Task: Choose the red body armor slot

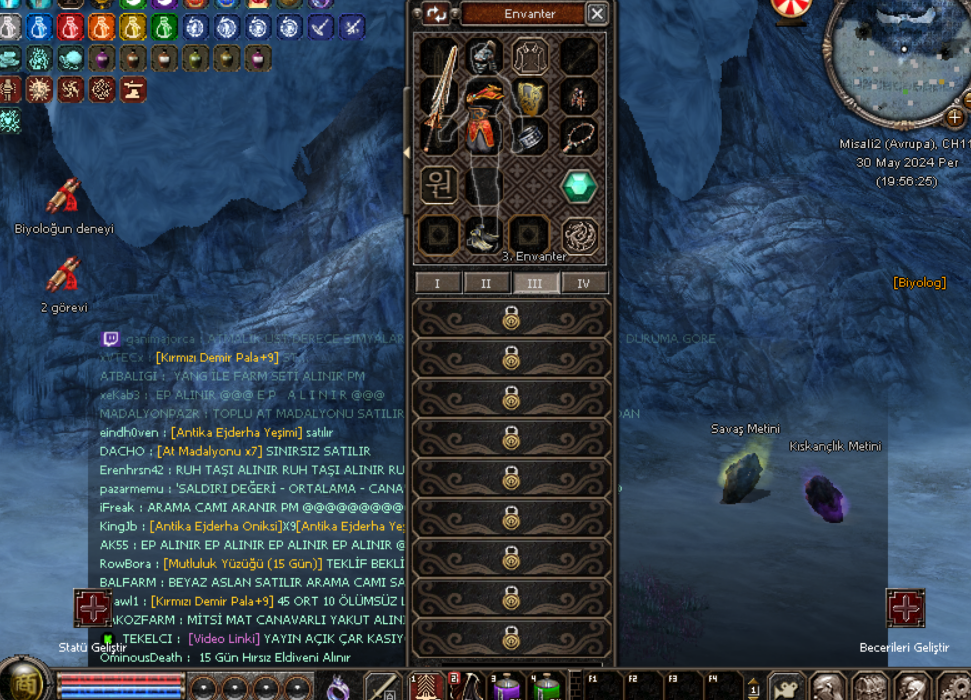Action: [x=484, y=120]
